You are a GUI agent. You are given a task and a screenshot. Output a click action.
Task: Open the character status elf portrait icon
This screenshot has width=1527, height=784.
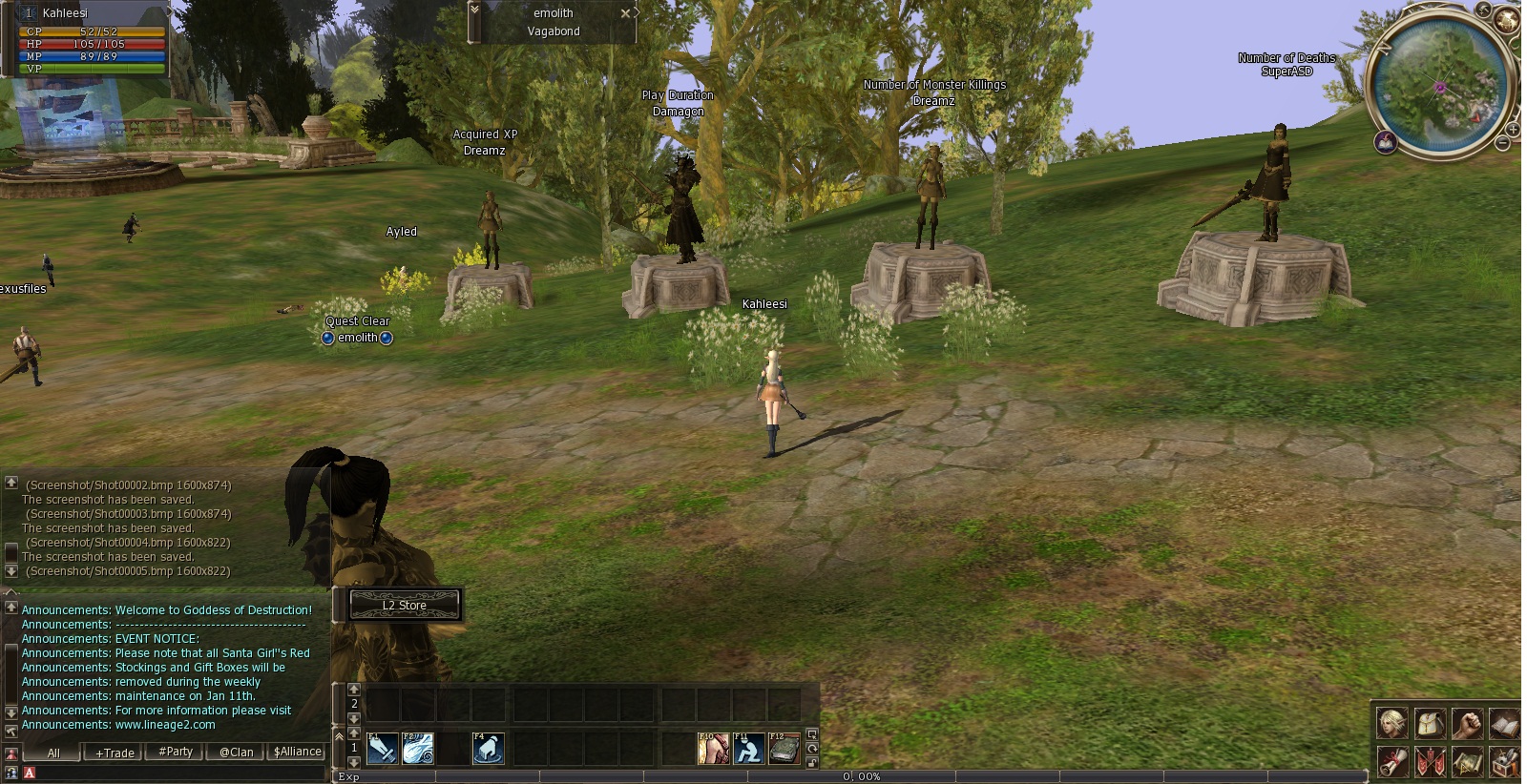coord(1392,724)
